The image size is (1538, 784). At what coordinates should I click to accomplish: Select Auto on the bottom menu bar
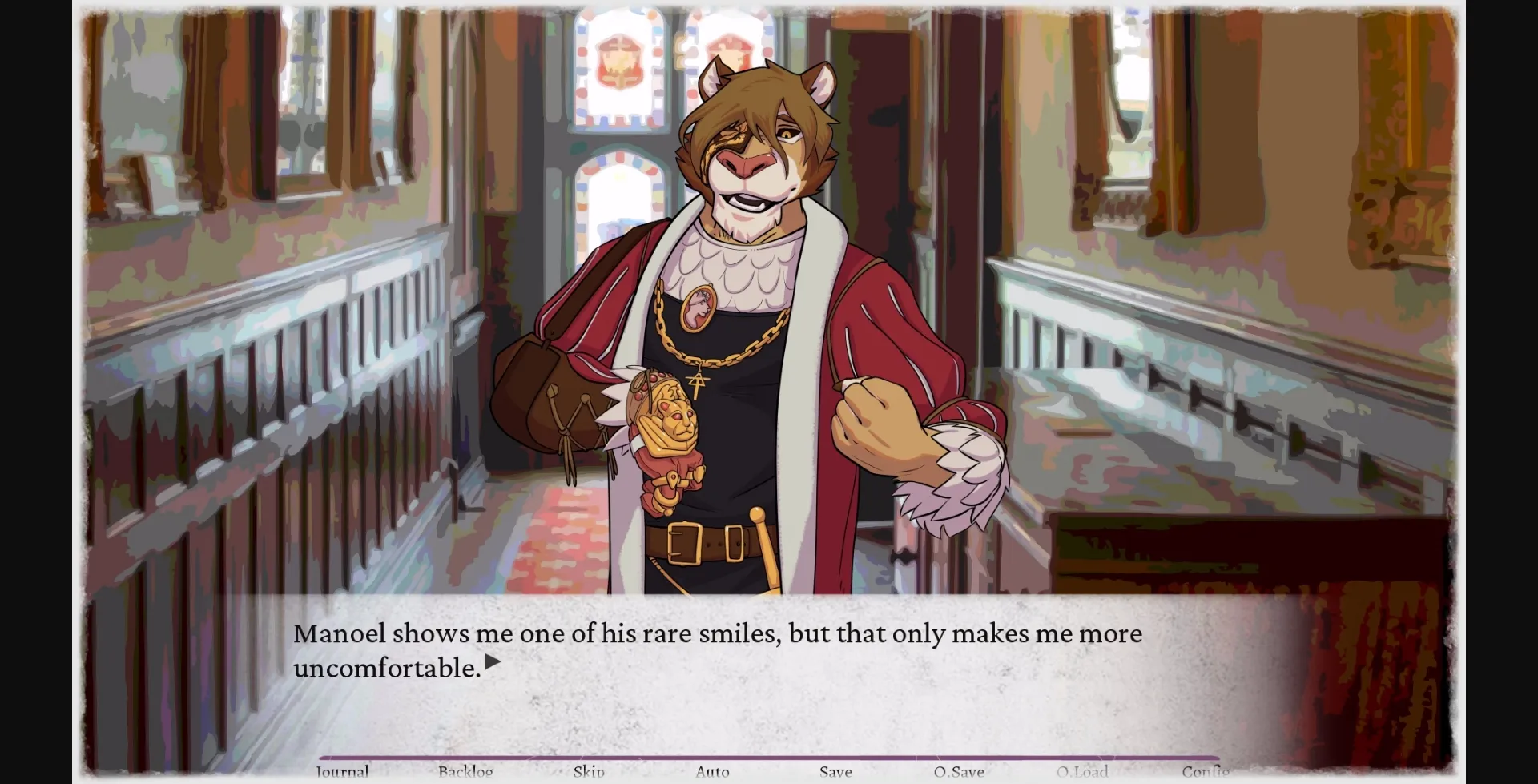click(x=712, y=771)
